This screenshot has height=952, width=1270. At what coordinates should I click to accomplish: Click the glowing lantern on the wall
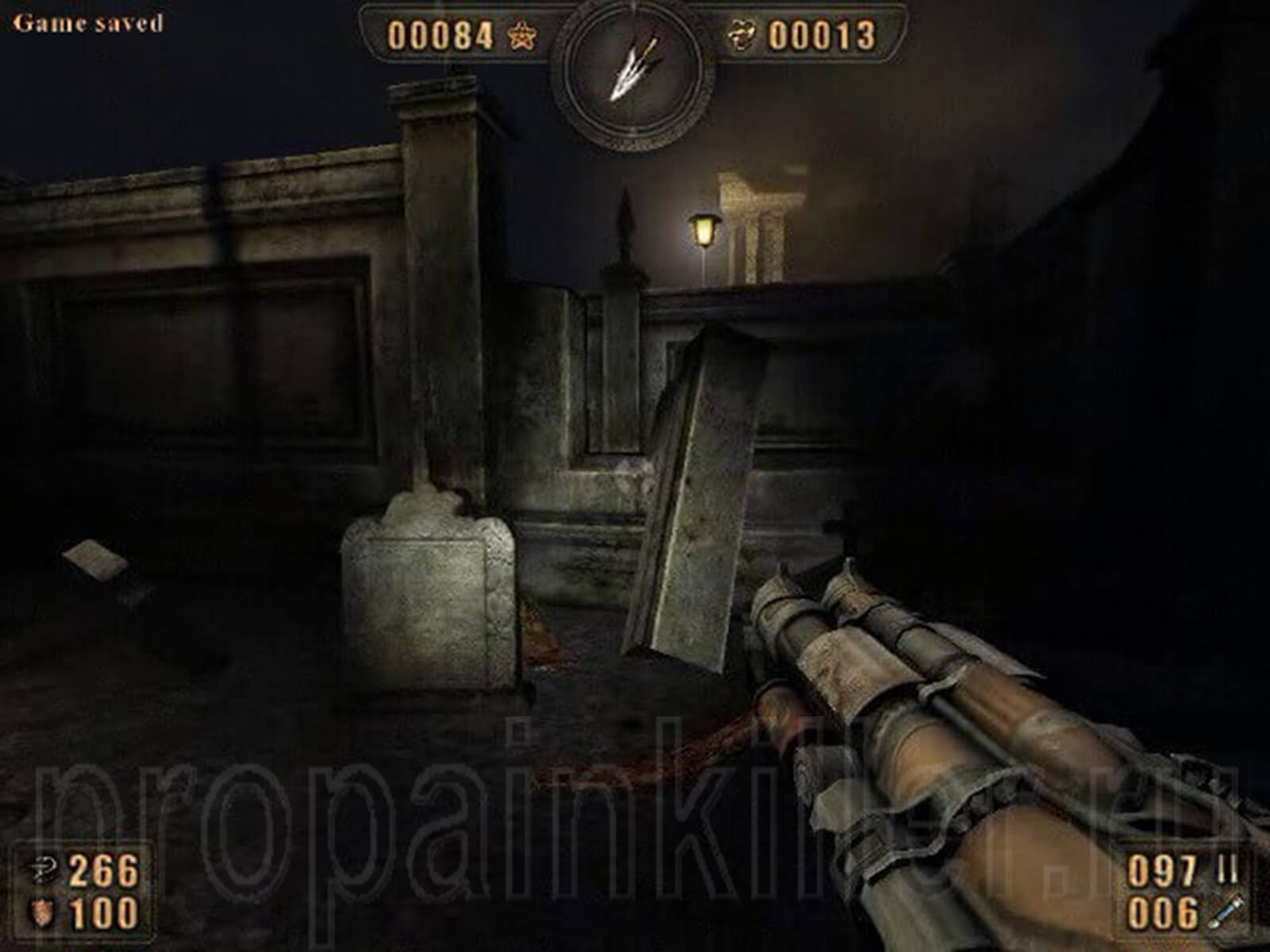tap(703, 228)
